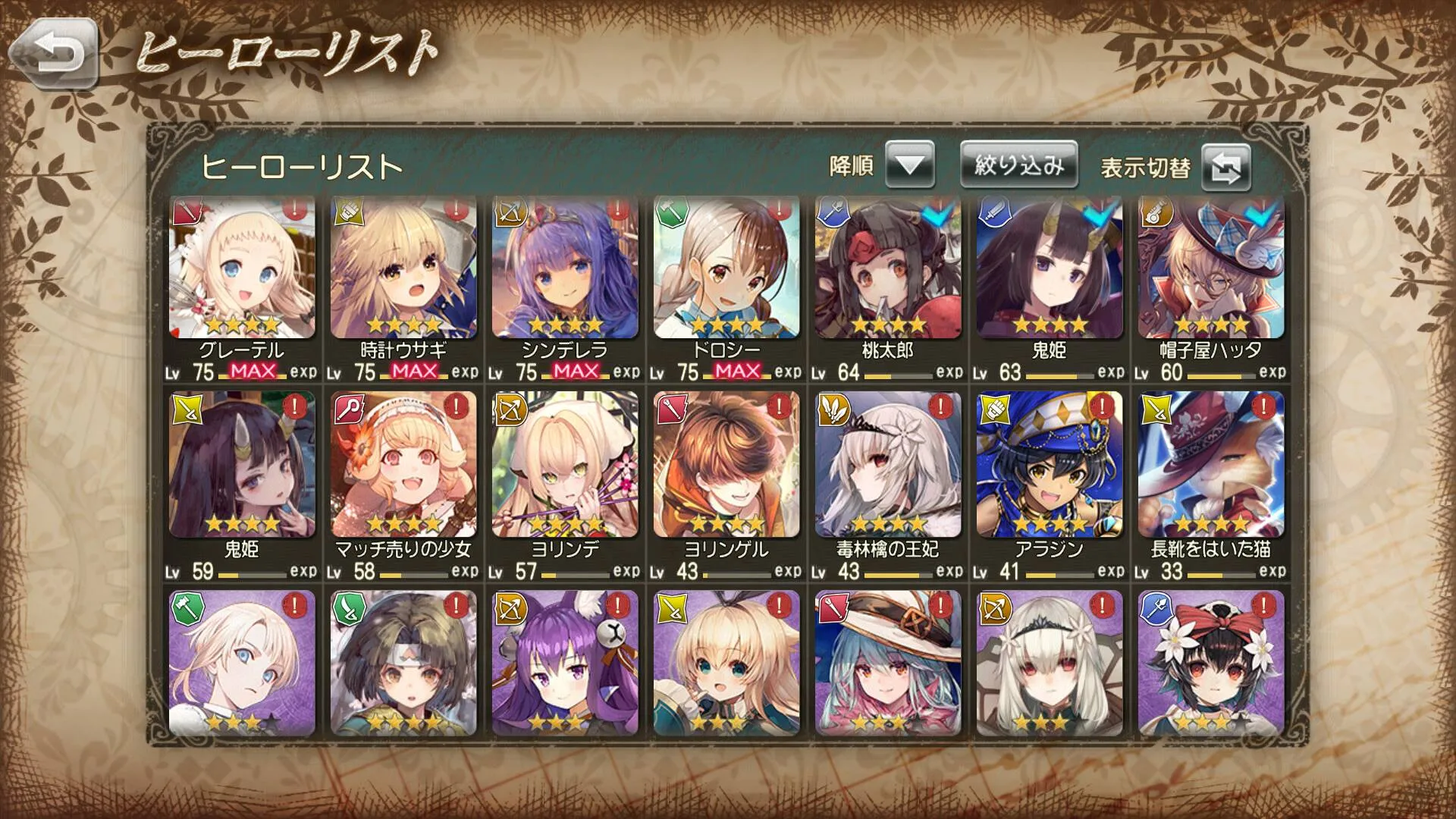
Task: Select シンデレラ from the hero list
Action: point(565,268)
